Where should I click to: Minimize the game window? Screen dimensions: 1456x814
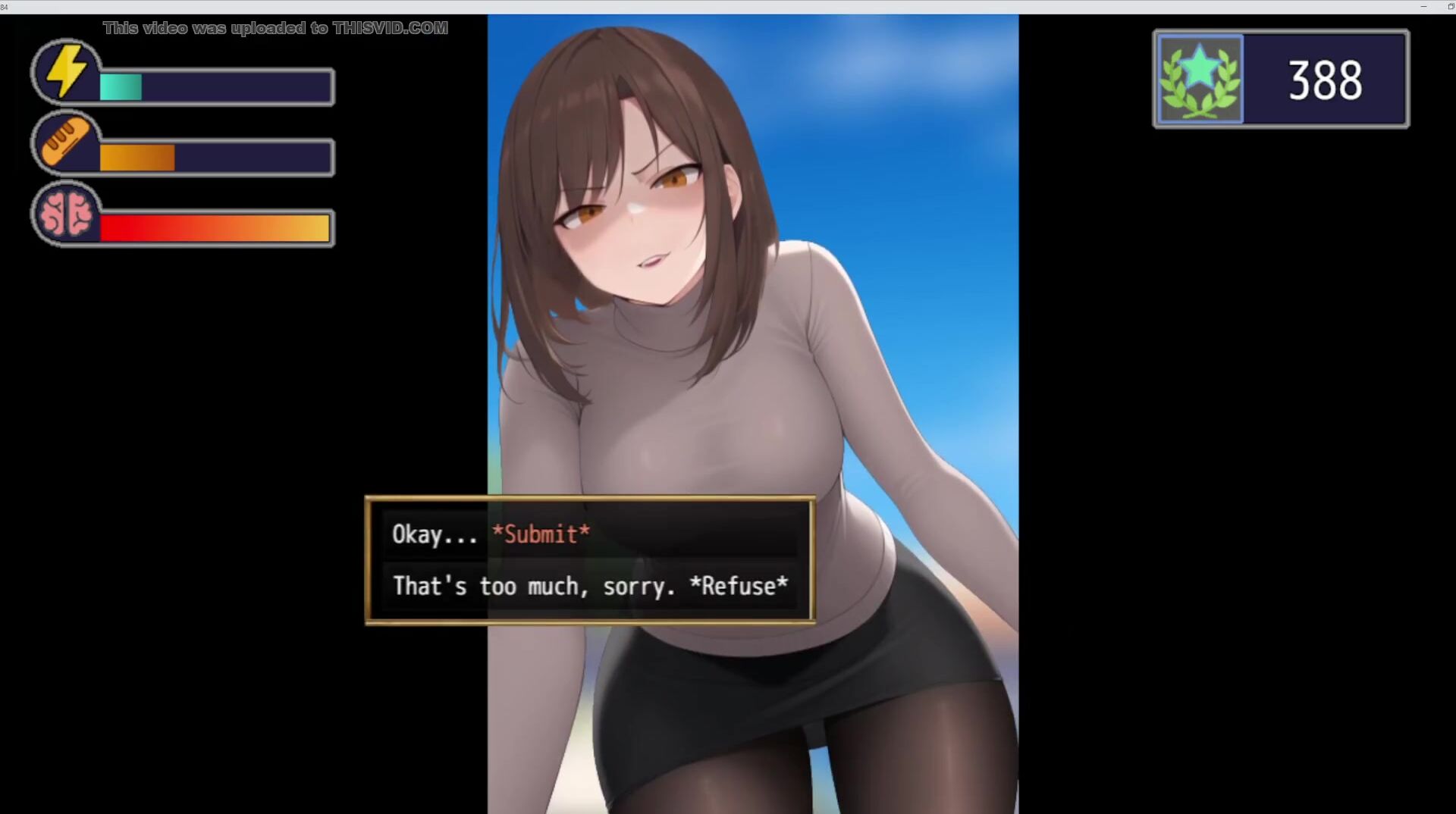tap(1423, 7)
